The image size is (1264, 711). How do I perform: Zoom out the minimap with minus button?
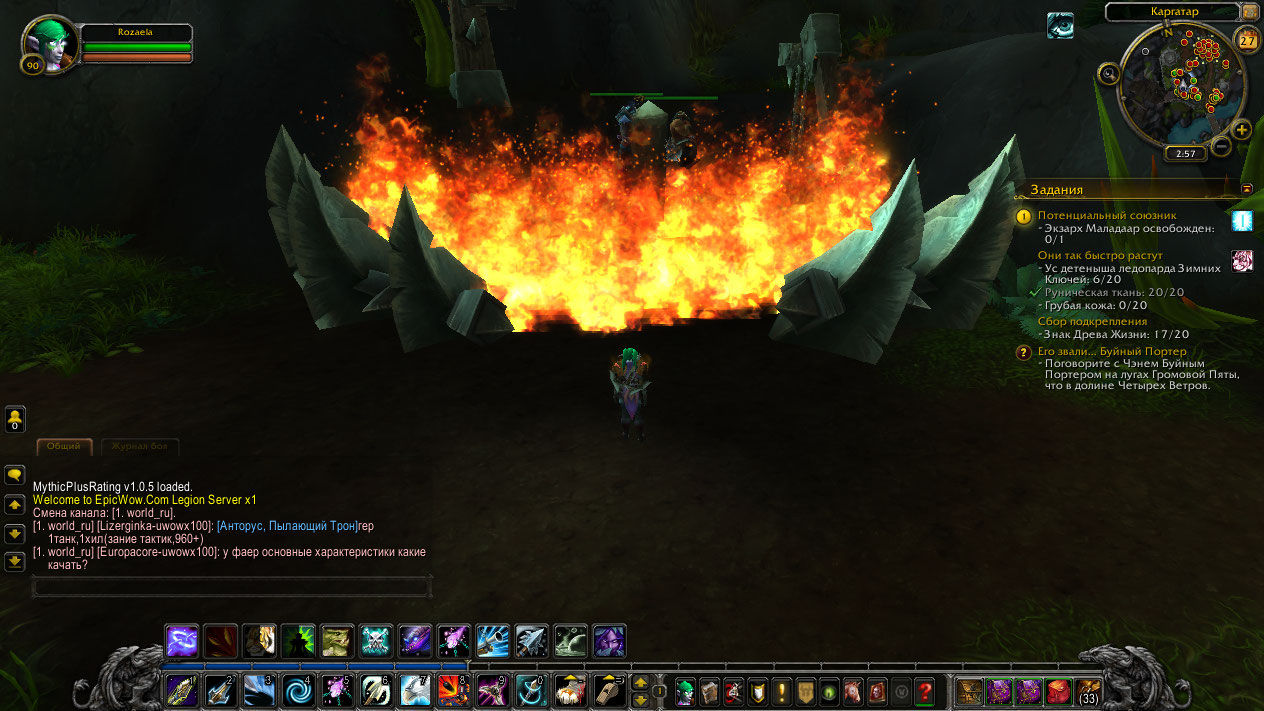1221,147
